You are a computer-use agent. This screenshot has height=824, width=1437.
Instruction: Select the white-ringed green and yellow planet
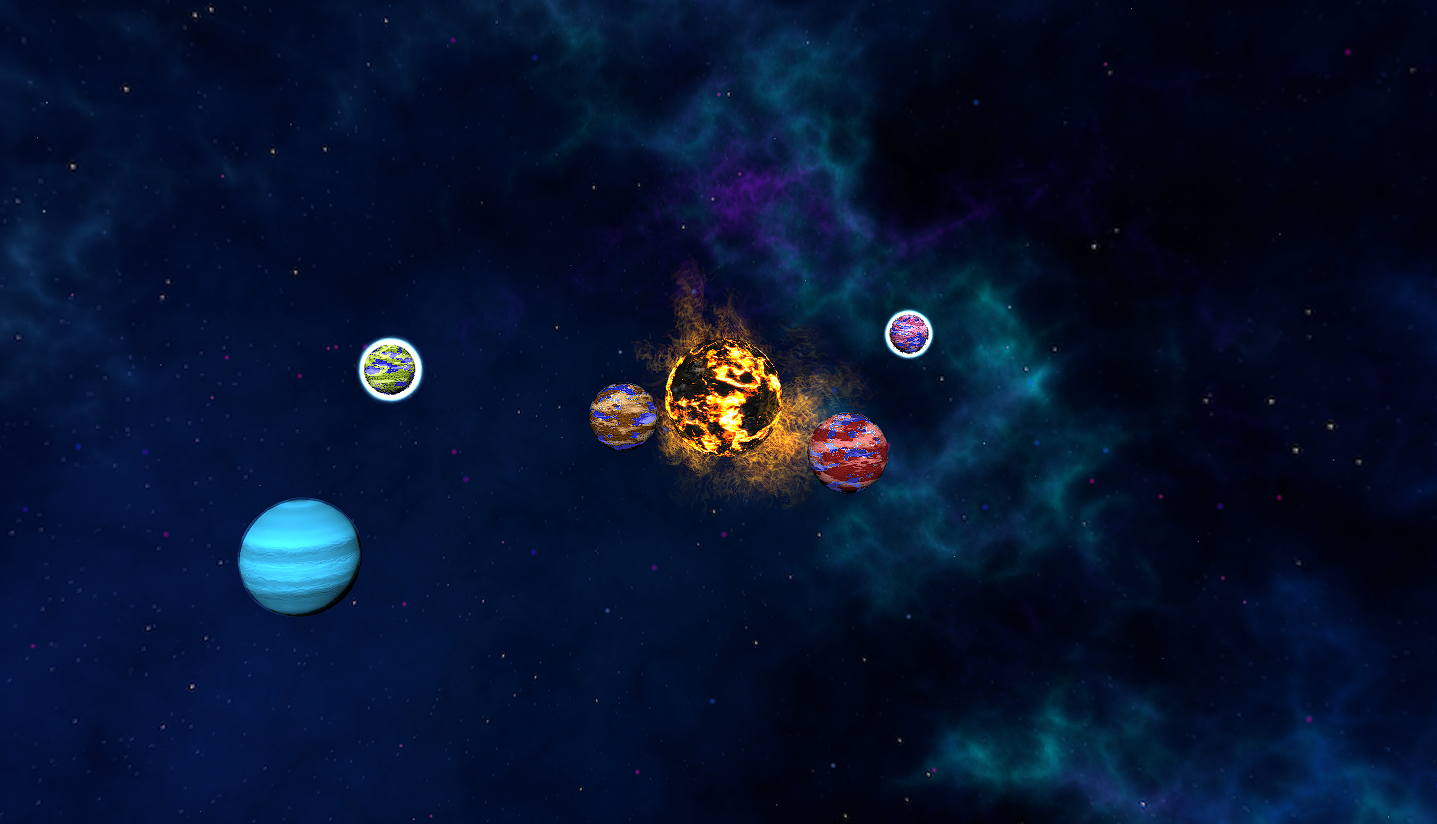click(x=390, y=369)
